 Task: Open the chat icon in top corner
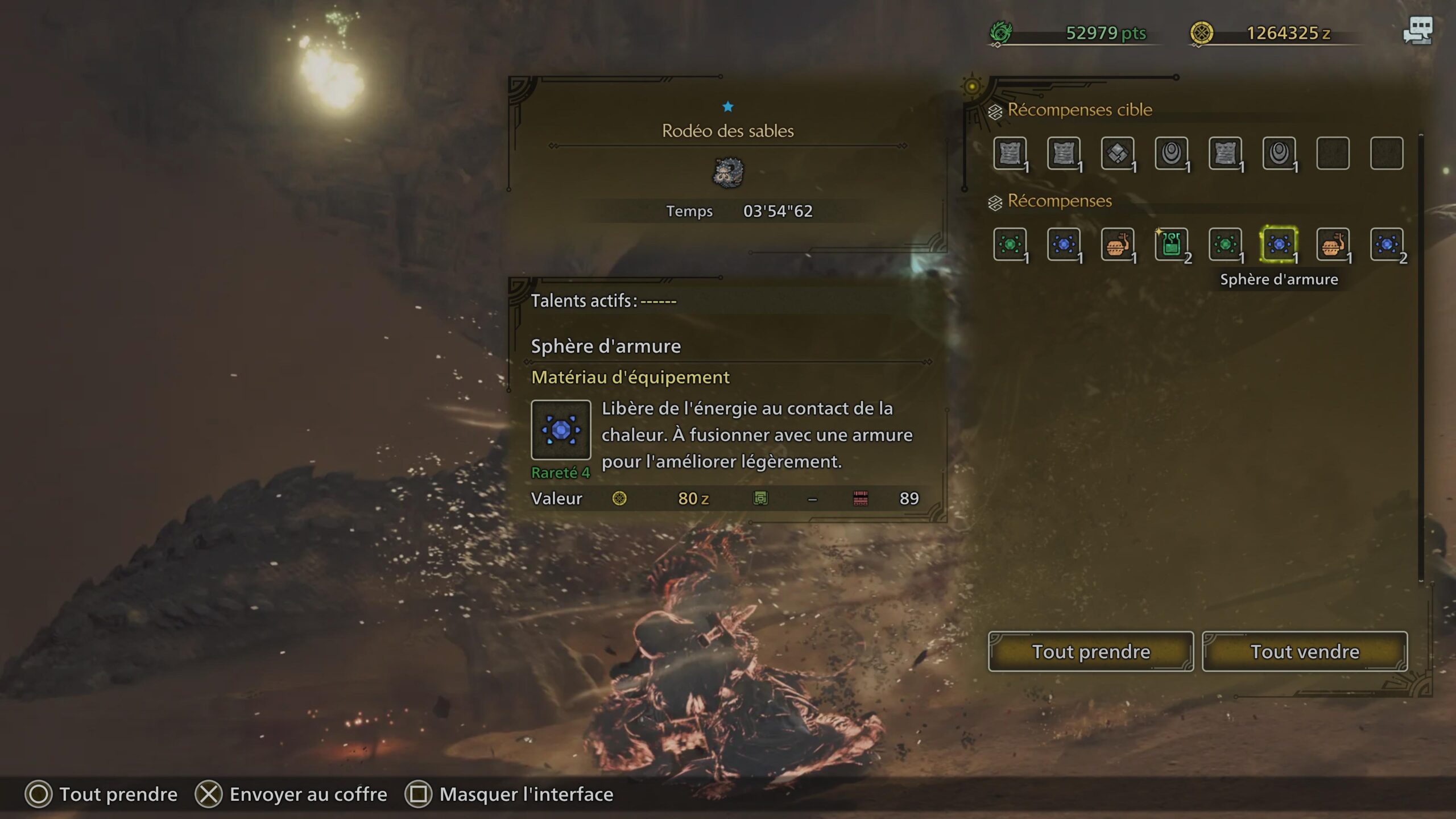tap(1417, 31)
